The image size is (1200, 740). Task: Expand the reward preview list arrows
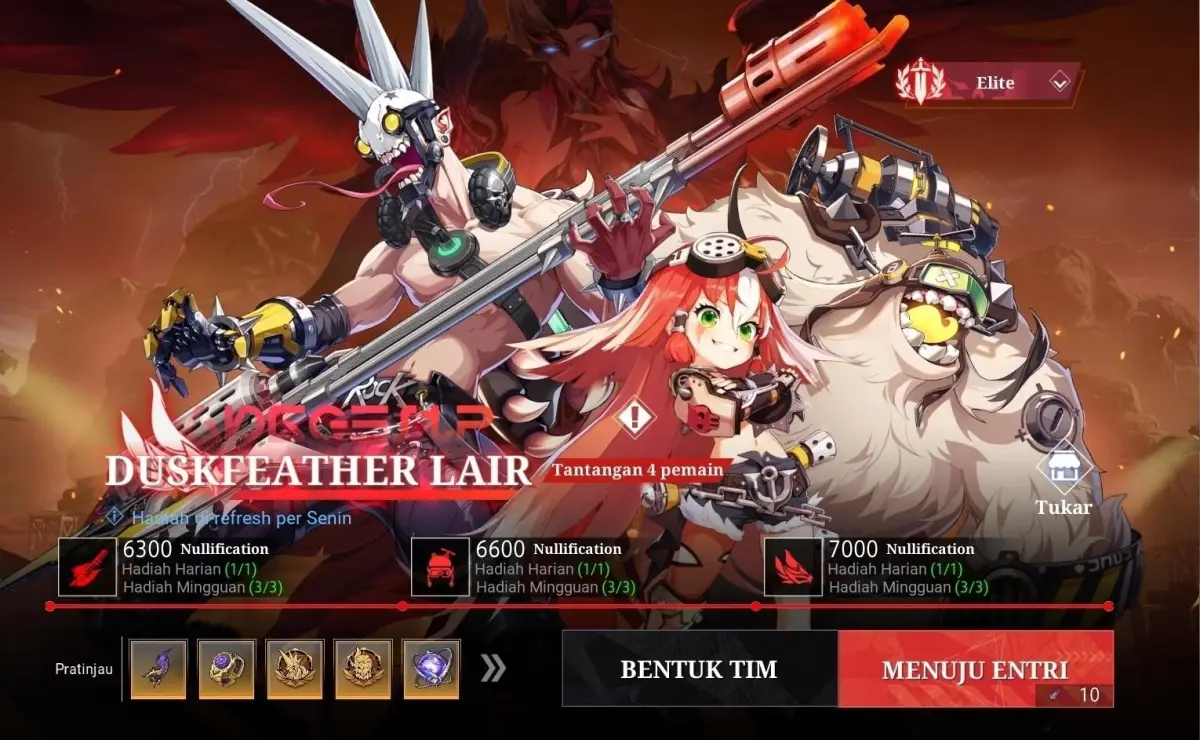[x=493, y=669]
